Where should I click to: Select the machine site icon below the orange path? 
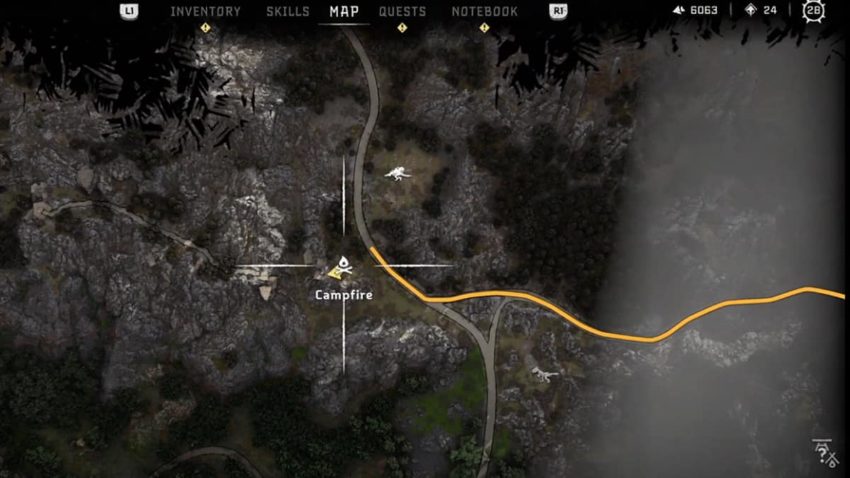(543, 373)
